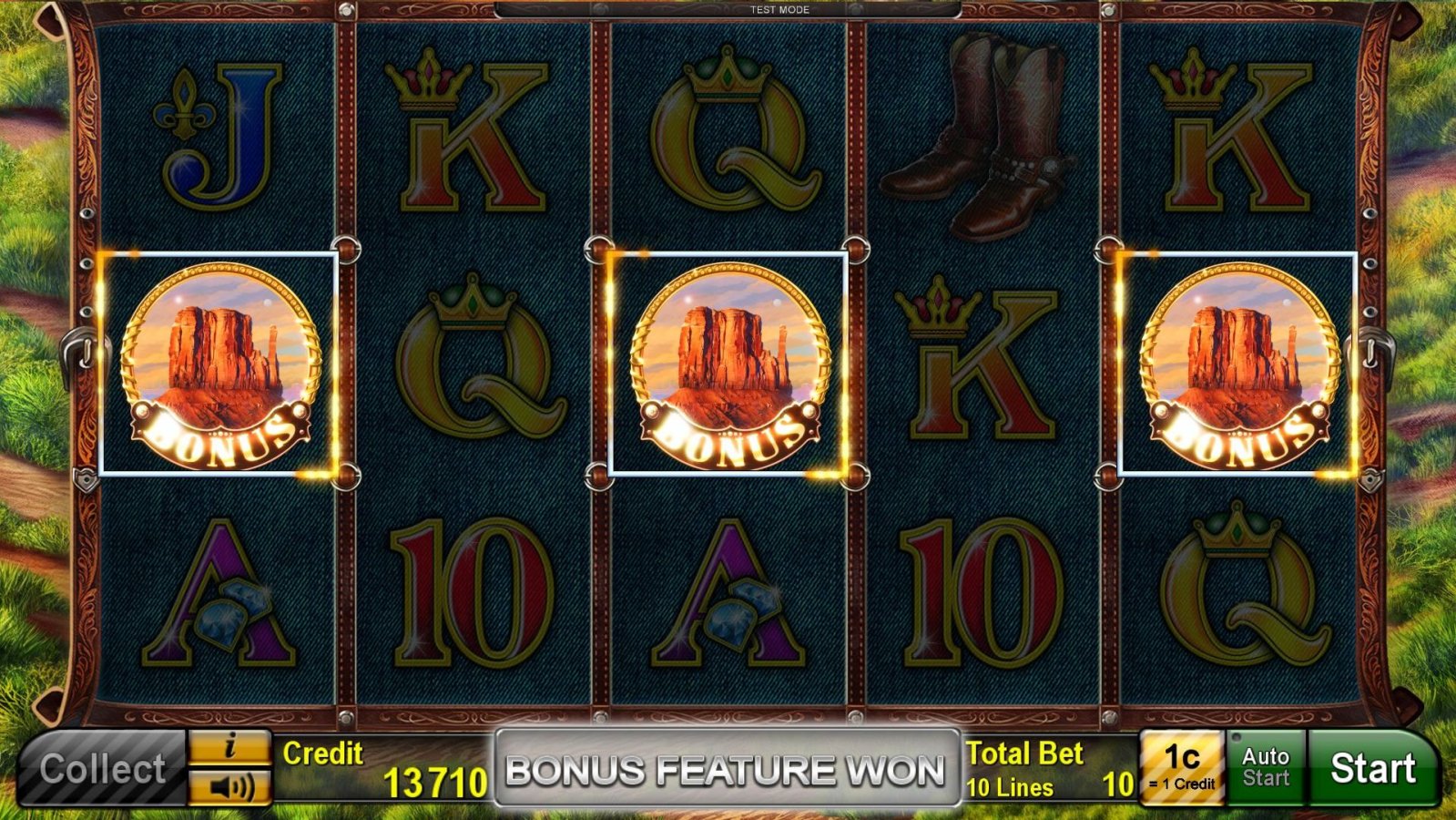Activate Auto Start

(1266, 768)
